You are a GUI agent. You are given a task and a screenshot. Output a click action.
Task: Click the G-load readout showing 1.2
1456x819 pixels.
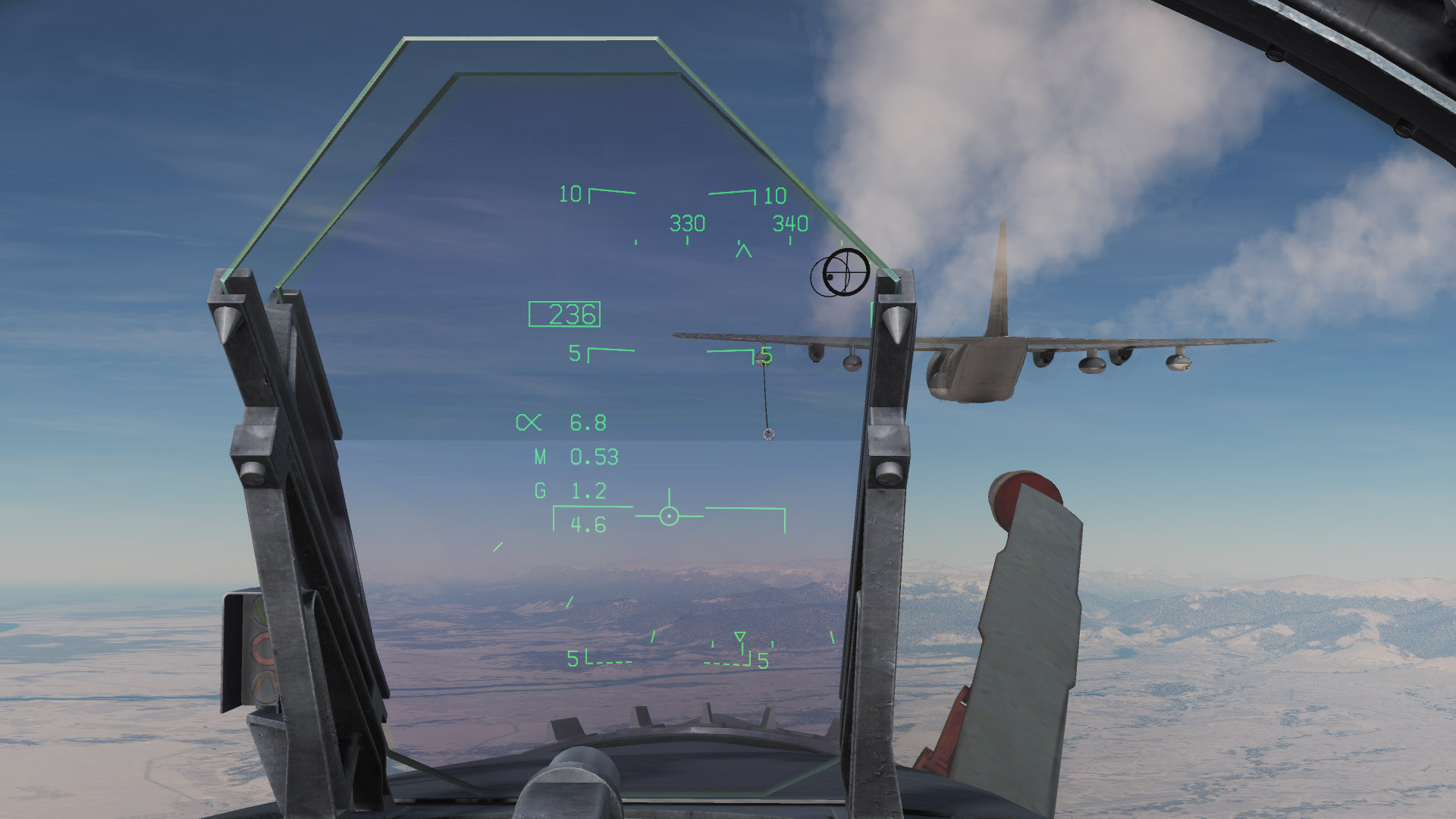pyautogui.click(x=588, y=491)
